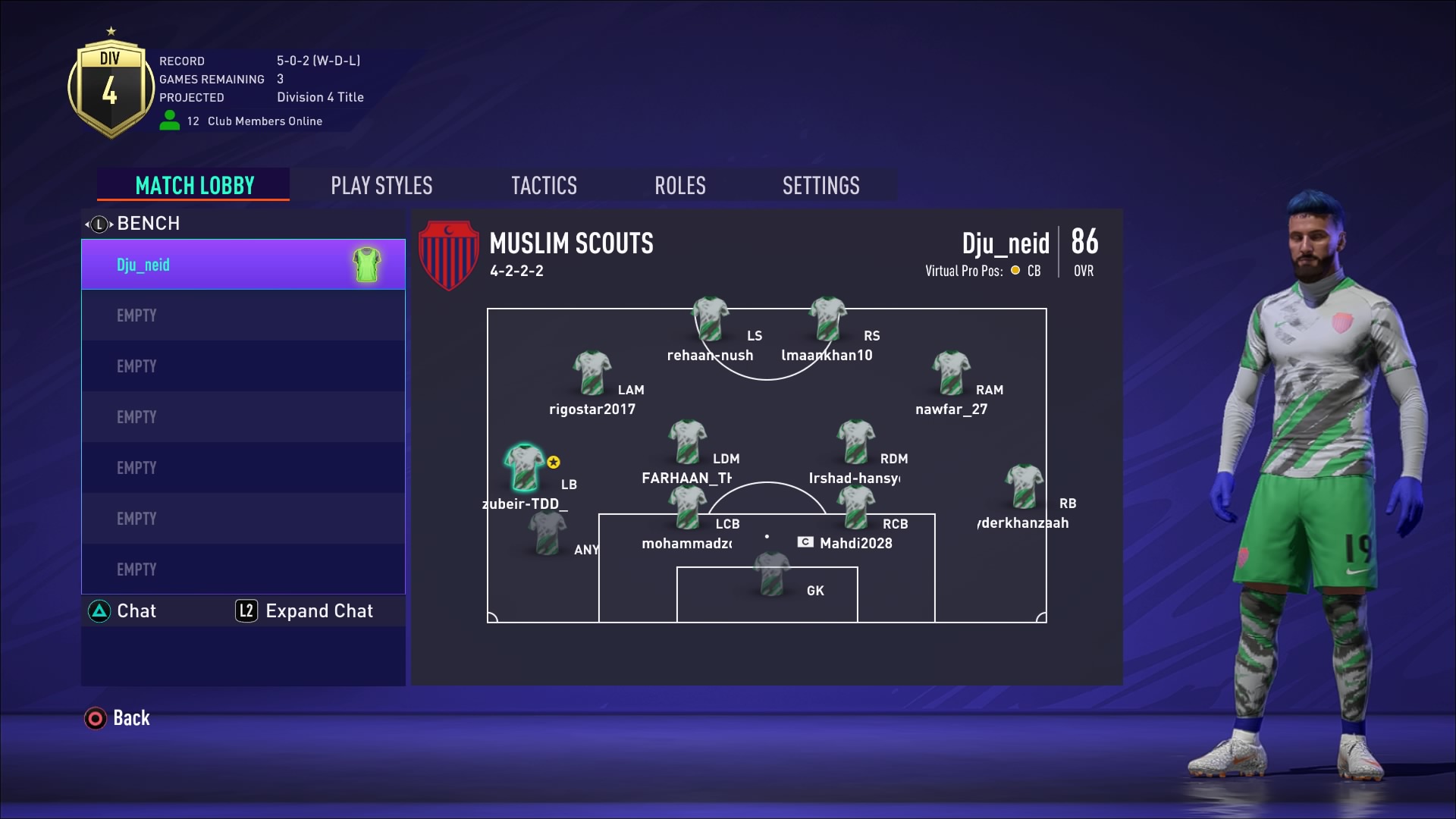Select the RS striker shirt
1456x819 pixels.
coord(827,318)
